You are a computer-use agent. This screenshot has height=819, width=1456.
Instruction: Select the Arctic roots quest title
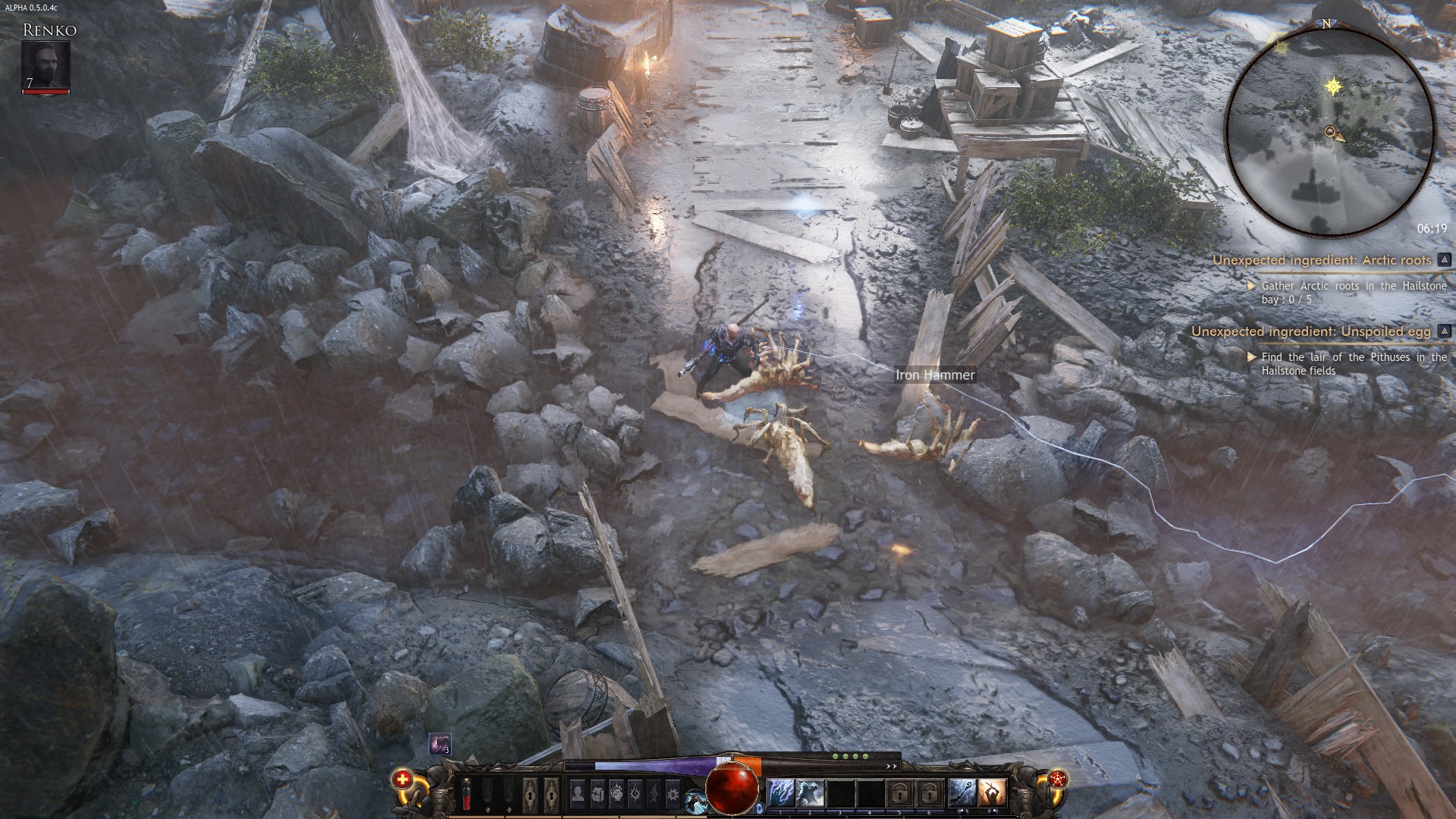tap(1321, 260)
